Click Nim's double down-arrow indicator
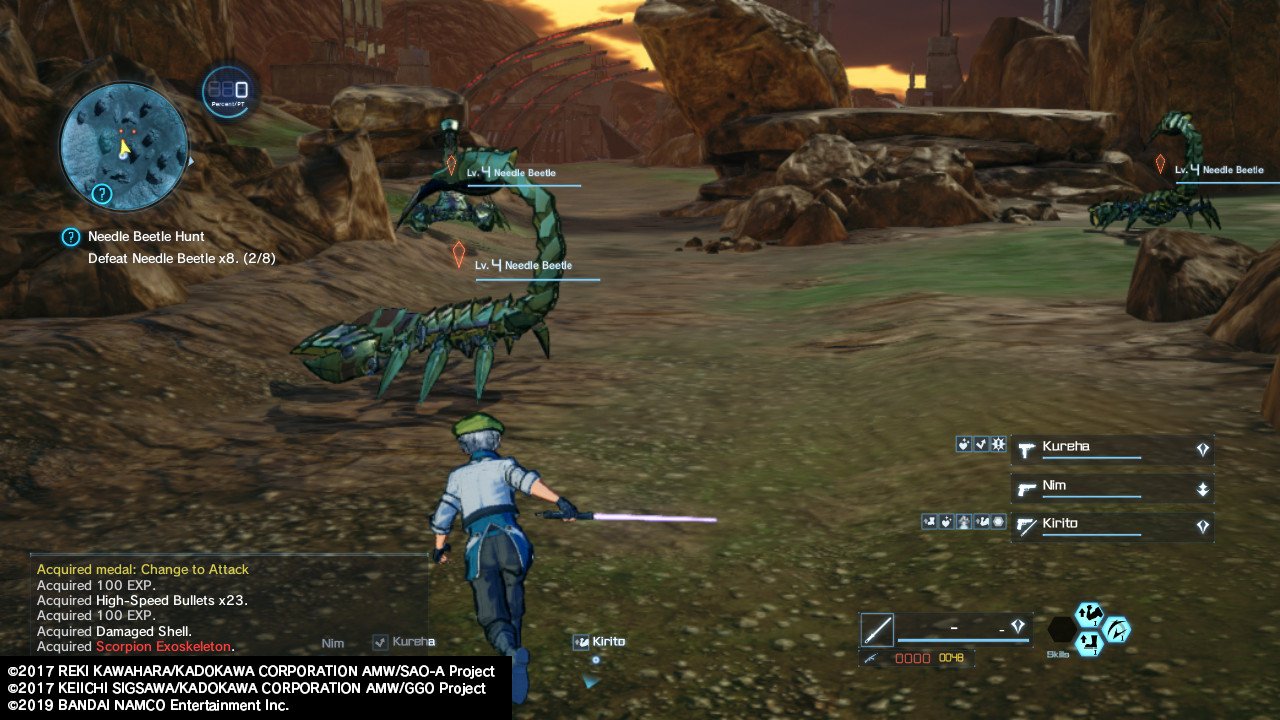 (x=1203, y=488)
